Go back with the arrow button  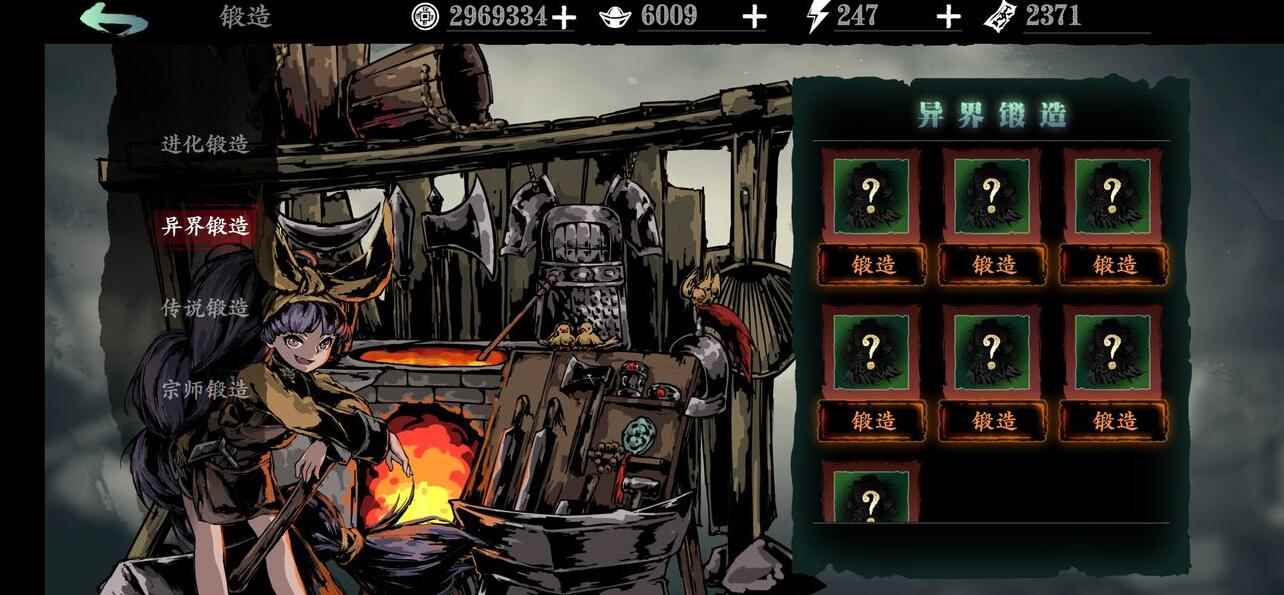coord(113,18)
